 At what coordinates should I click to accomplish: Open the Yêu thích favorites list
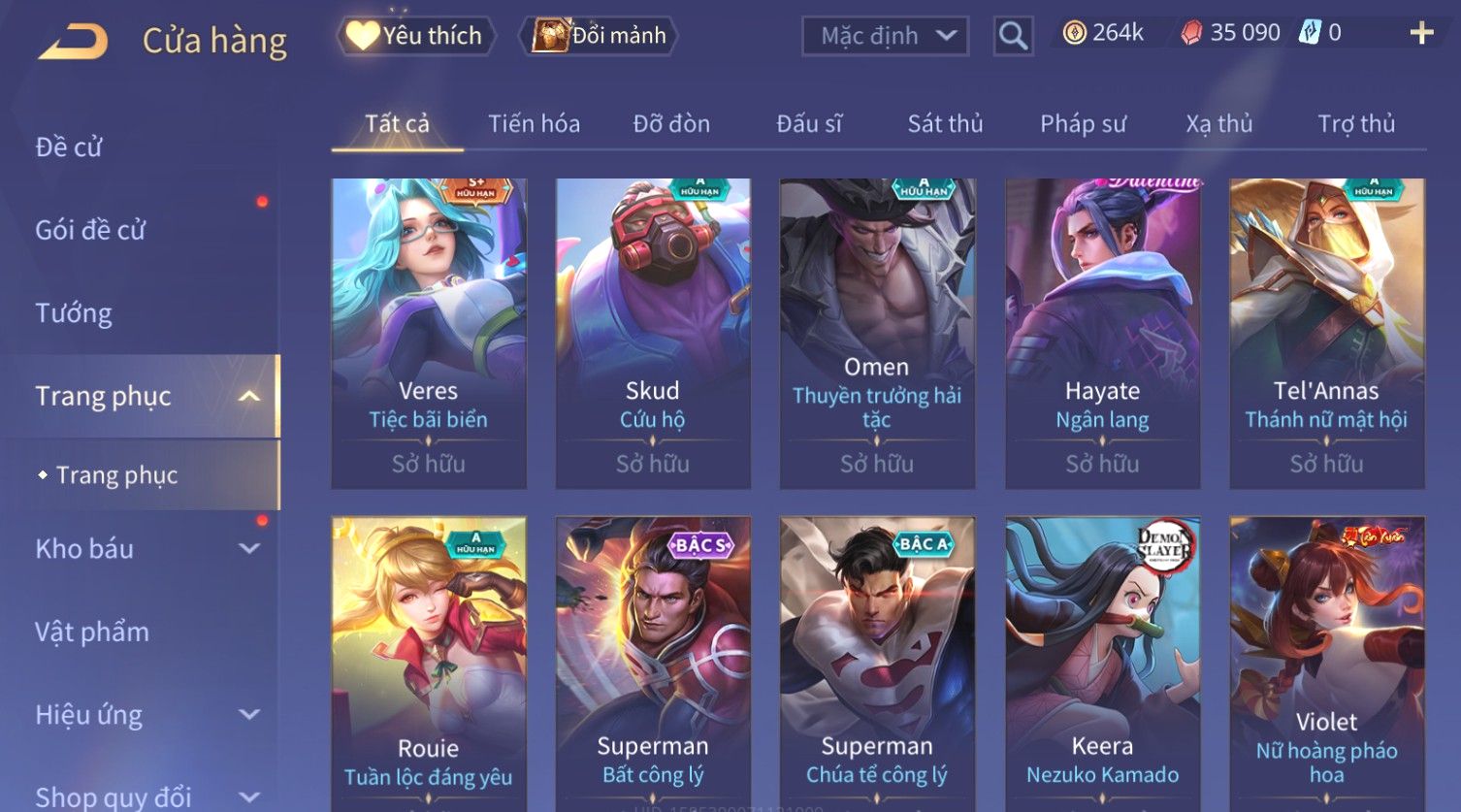point(416,36)
